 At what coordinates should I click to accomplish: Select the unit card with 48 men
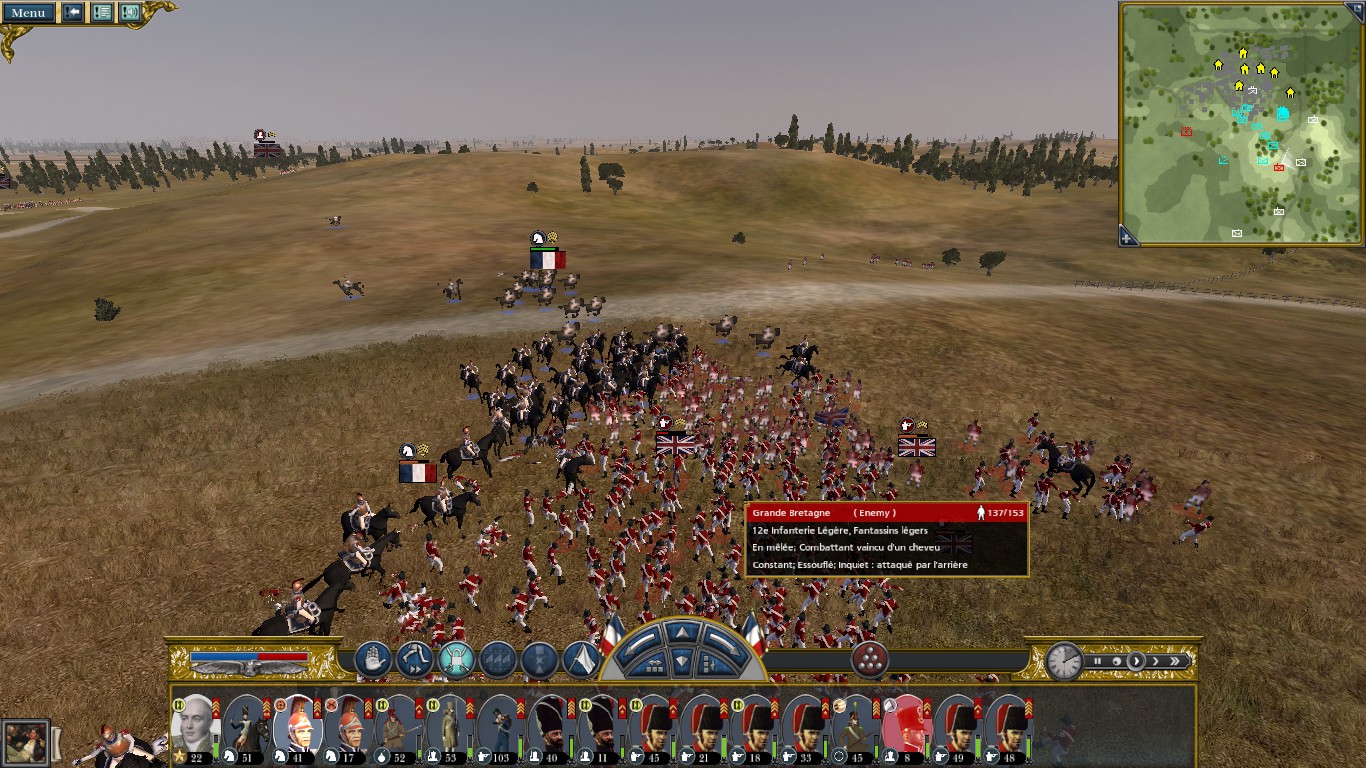1008,727
